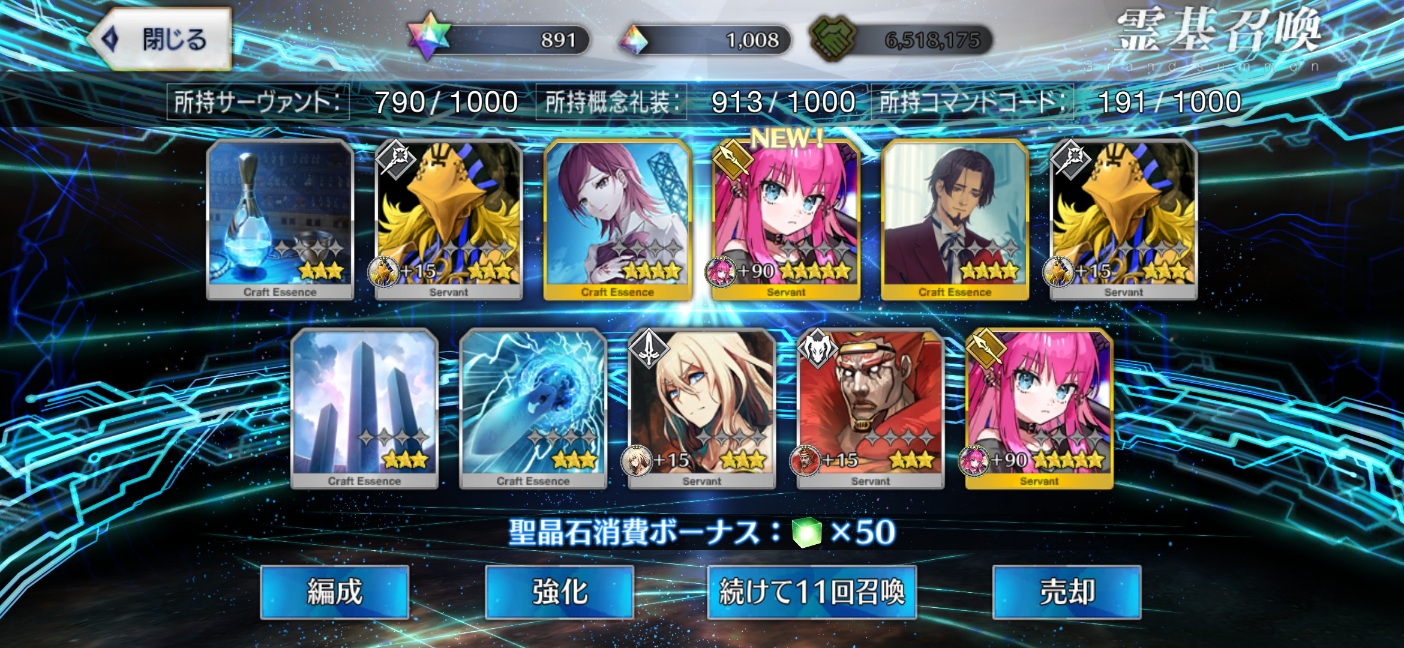Screen dimensions: 1404x648
Task: Close the summon results with 閉じる
Action: [x=160, y=40]
